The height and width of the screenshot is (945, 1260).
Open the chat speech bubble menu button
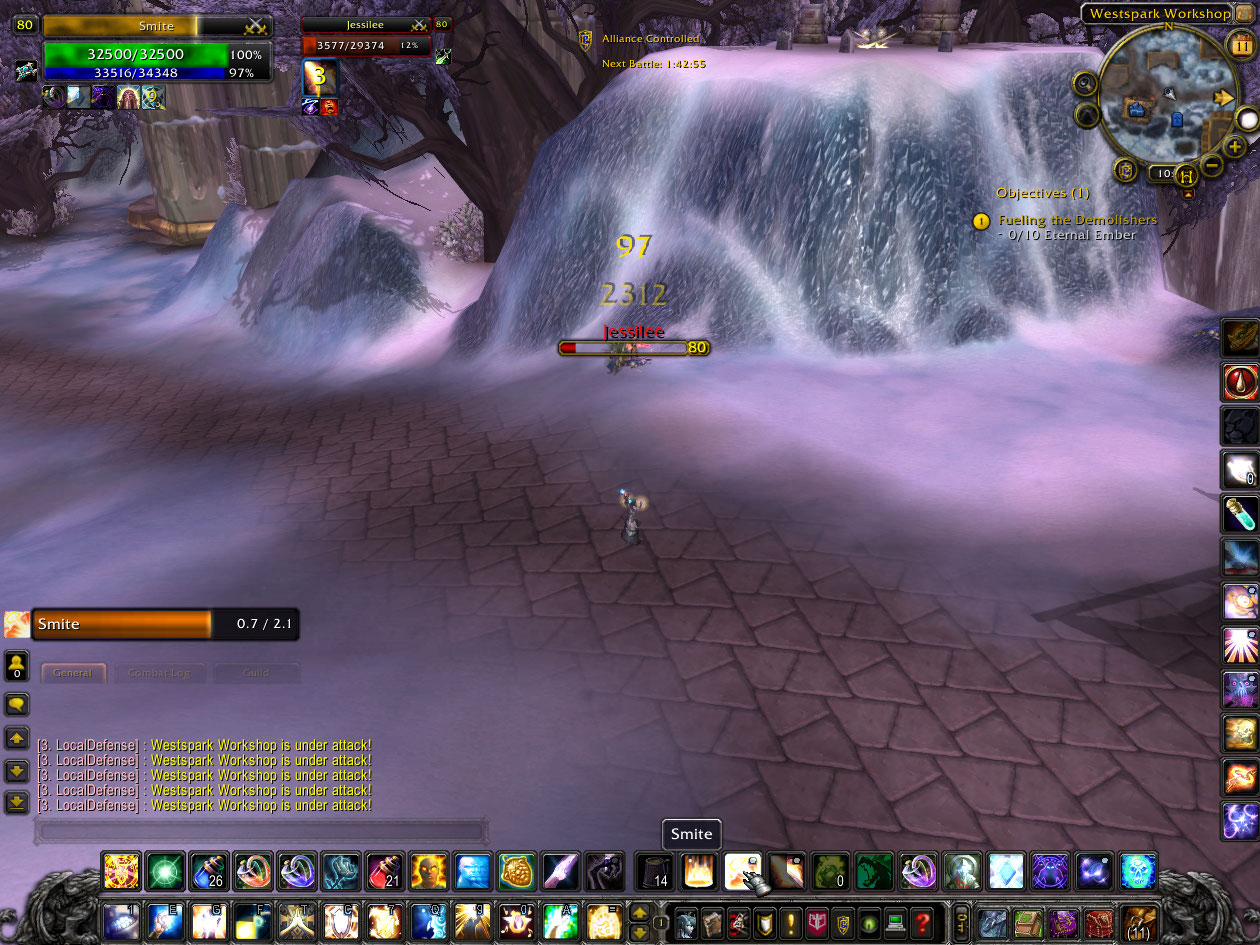point(17,704)
